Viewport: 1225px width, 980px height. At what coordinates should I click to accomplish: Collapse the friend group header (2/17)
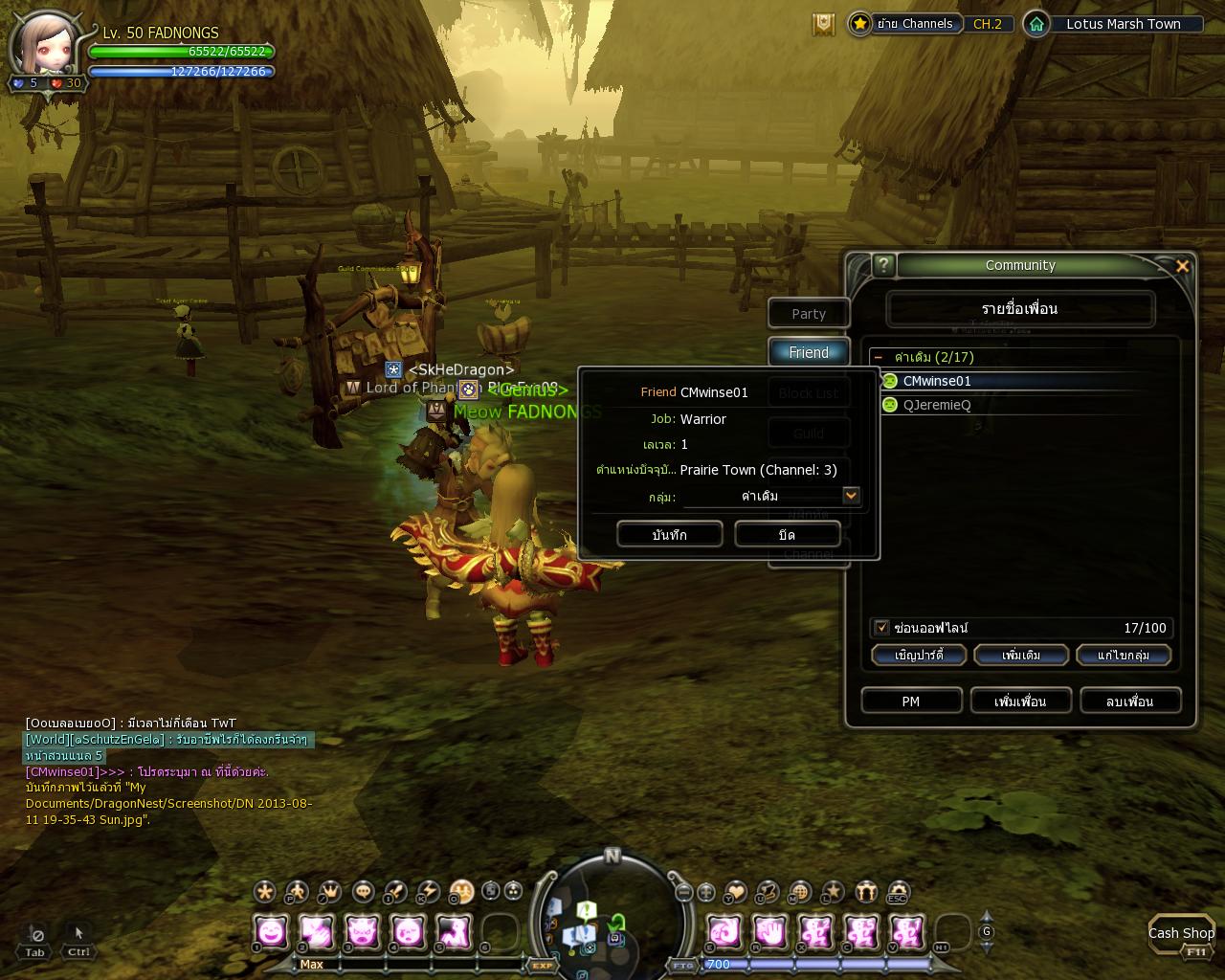pos(879,357)
